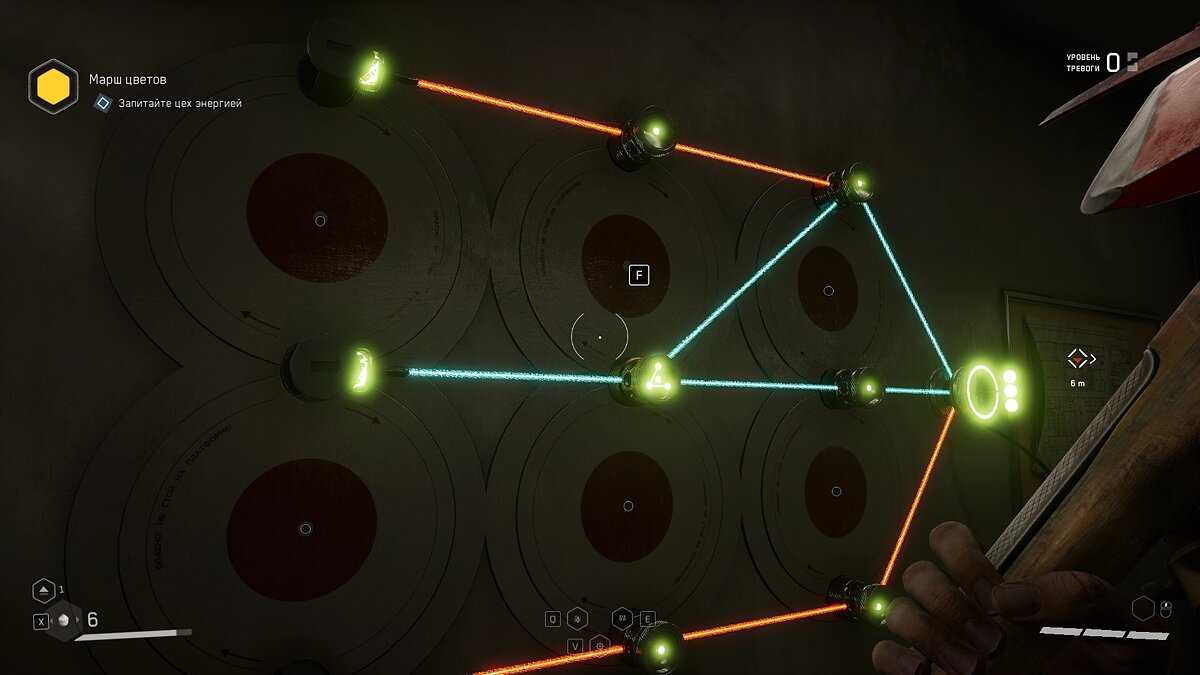1200x675 pixels.
Task: Activate the hexagon ability beside the E prompt
Action: coord(622,618)
